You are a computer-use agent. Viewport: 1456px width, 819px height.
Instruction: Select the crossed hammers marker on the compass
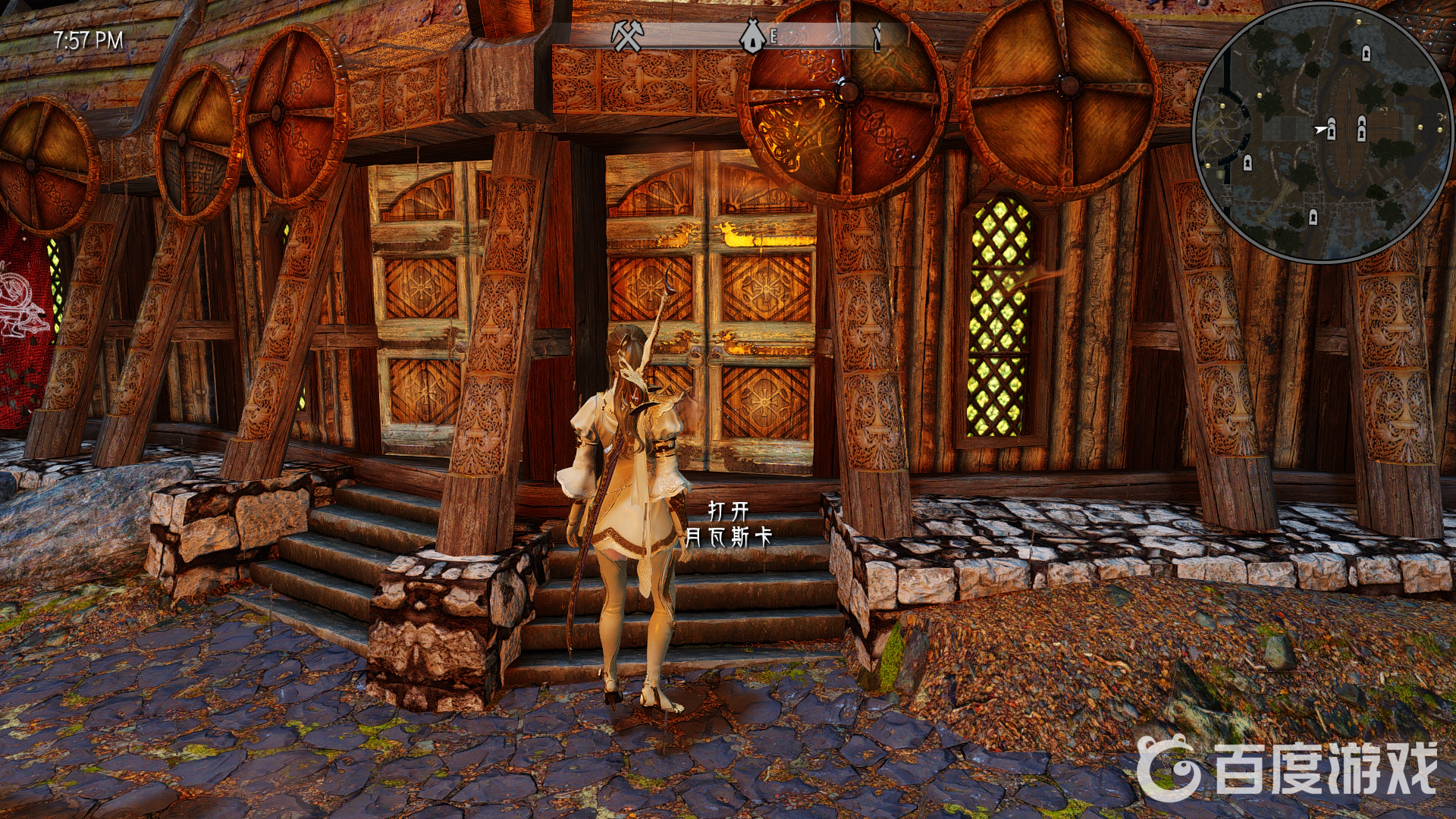(x=627, y=36)
